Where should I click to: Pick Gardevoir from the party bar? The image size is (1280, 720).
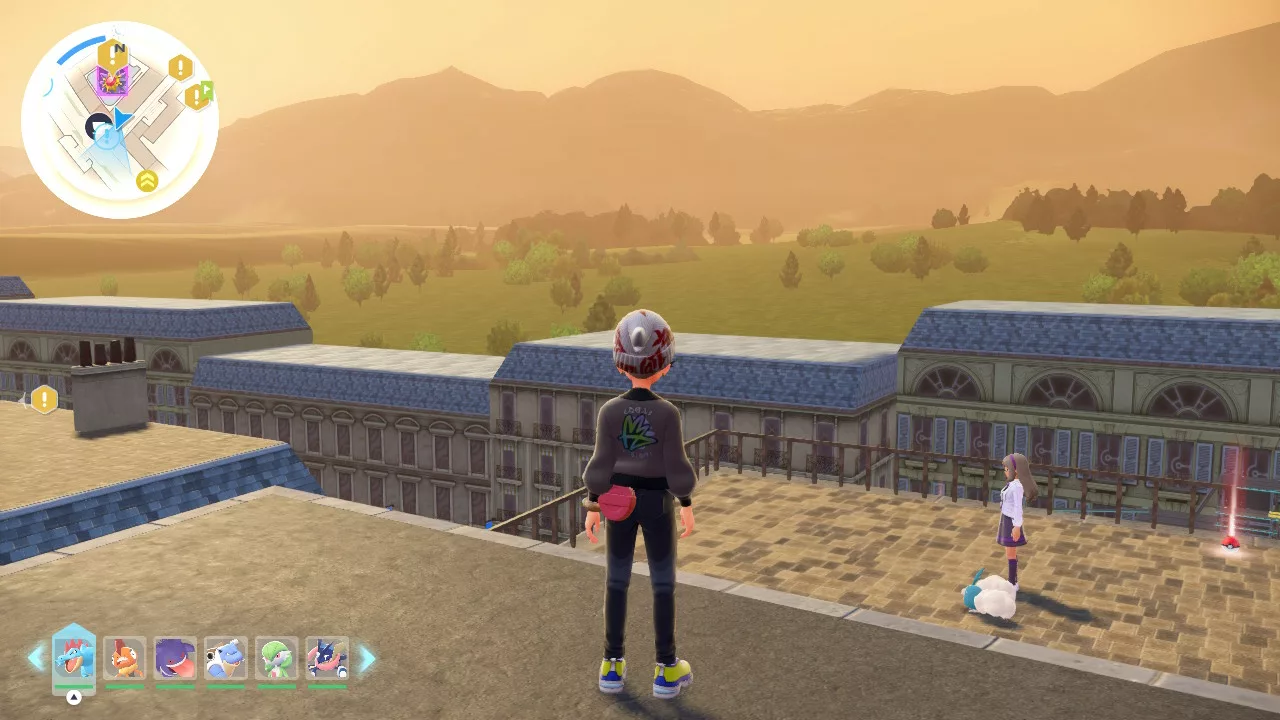(277, 658)
